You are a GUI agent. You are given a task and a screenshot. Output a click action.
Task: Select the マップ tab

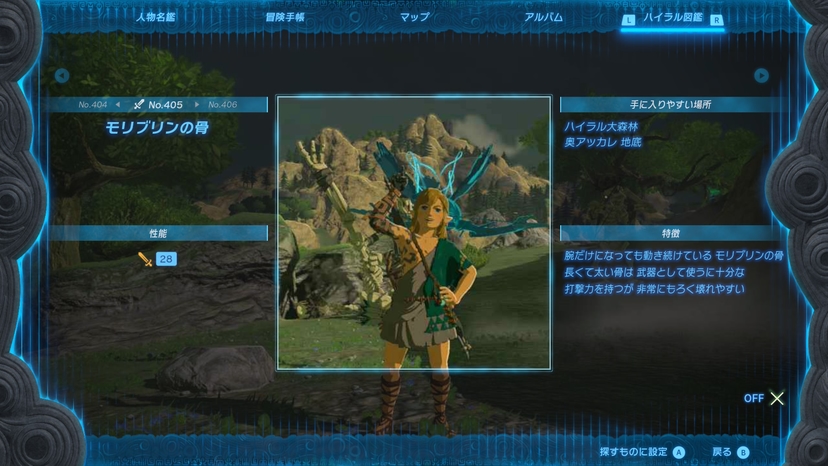coord(415,17)
